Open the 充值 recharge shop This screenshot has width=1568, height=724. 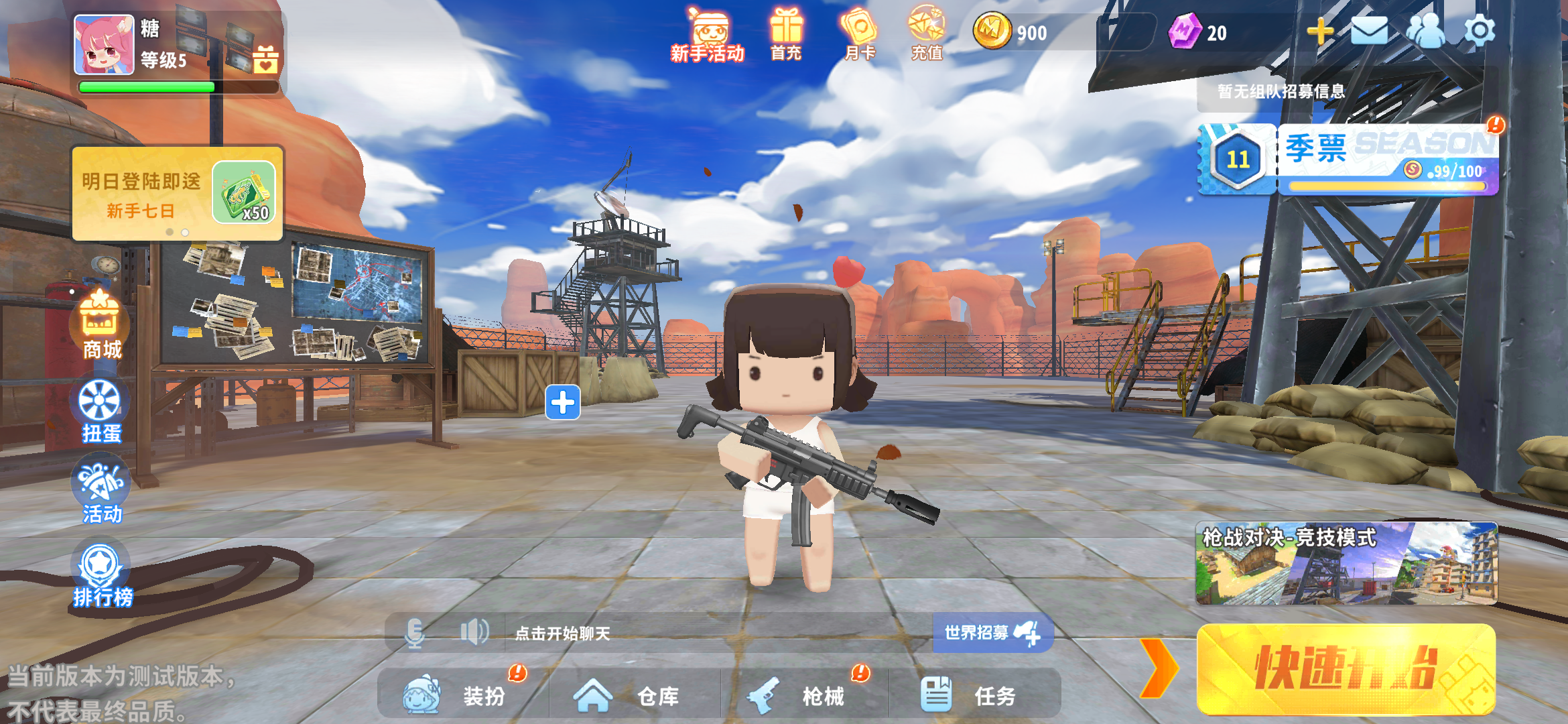(927, 35)
